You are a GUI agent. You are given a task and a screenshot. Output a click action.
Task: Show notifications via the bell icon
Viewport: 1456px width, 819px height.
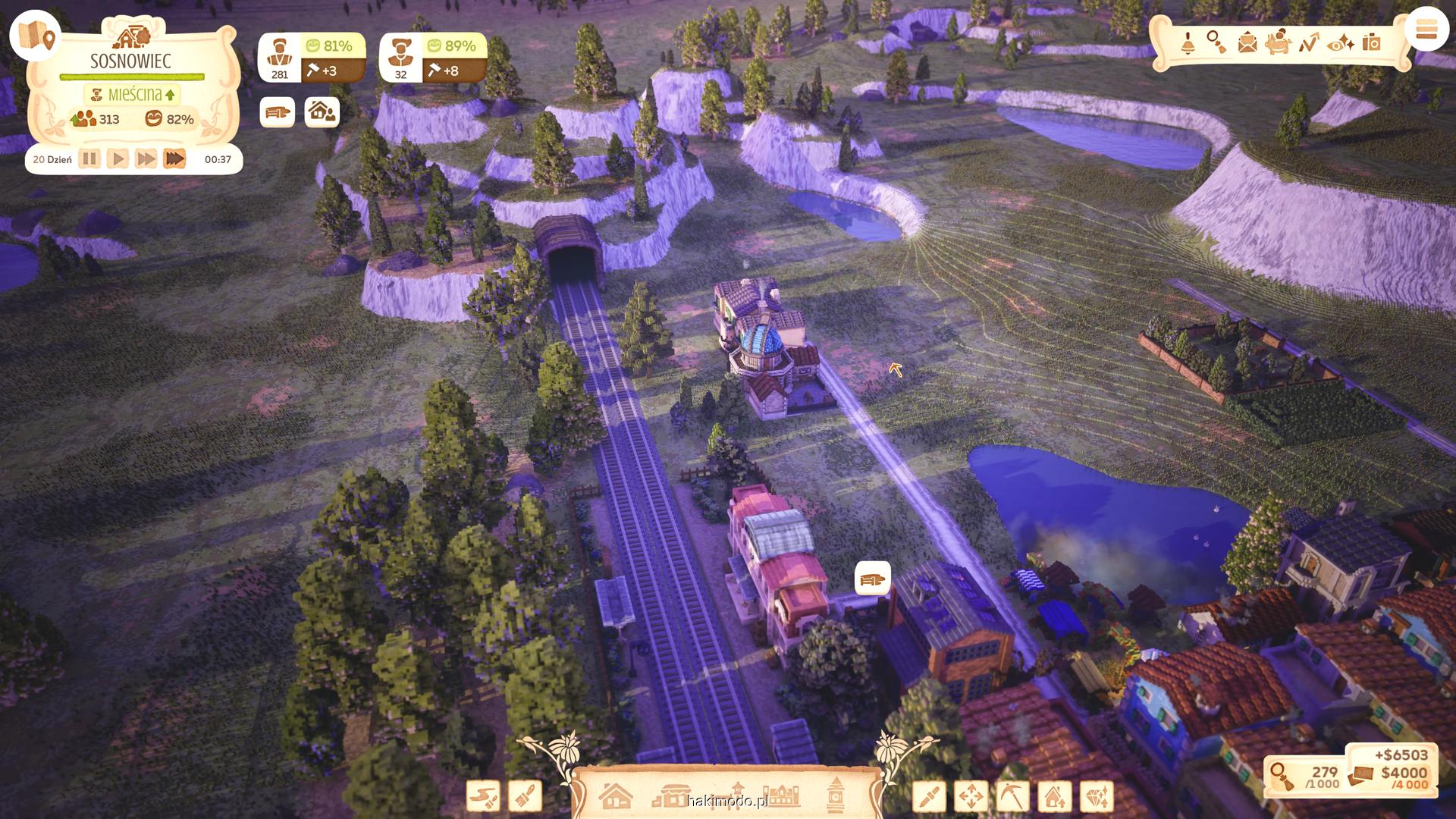point(1188,43)
